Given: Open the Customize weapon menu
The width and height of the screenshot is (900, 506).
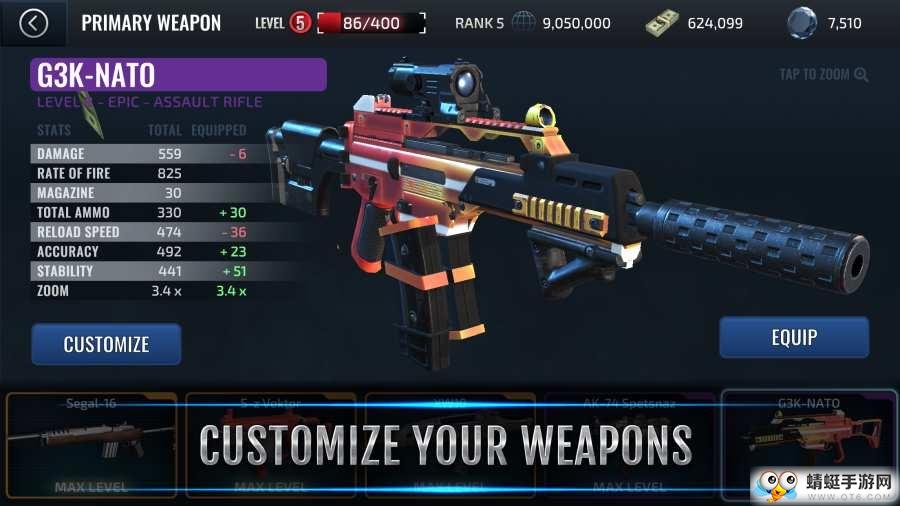Looking at the screenshot, I should click(106, 344).
